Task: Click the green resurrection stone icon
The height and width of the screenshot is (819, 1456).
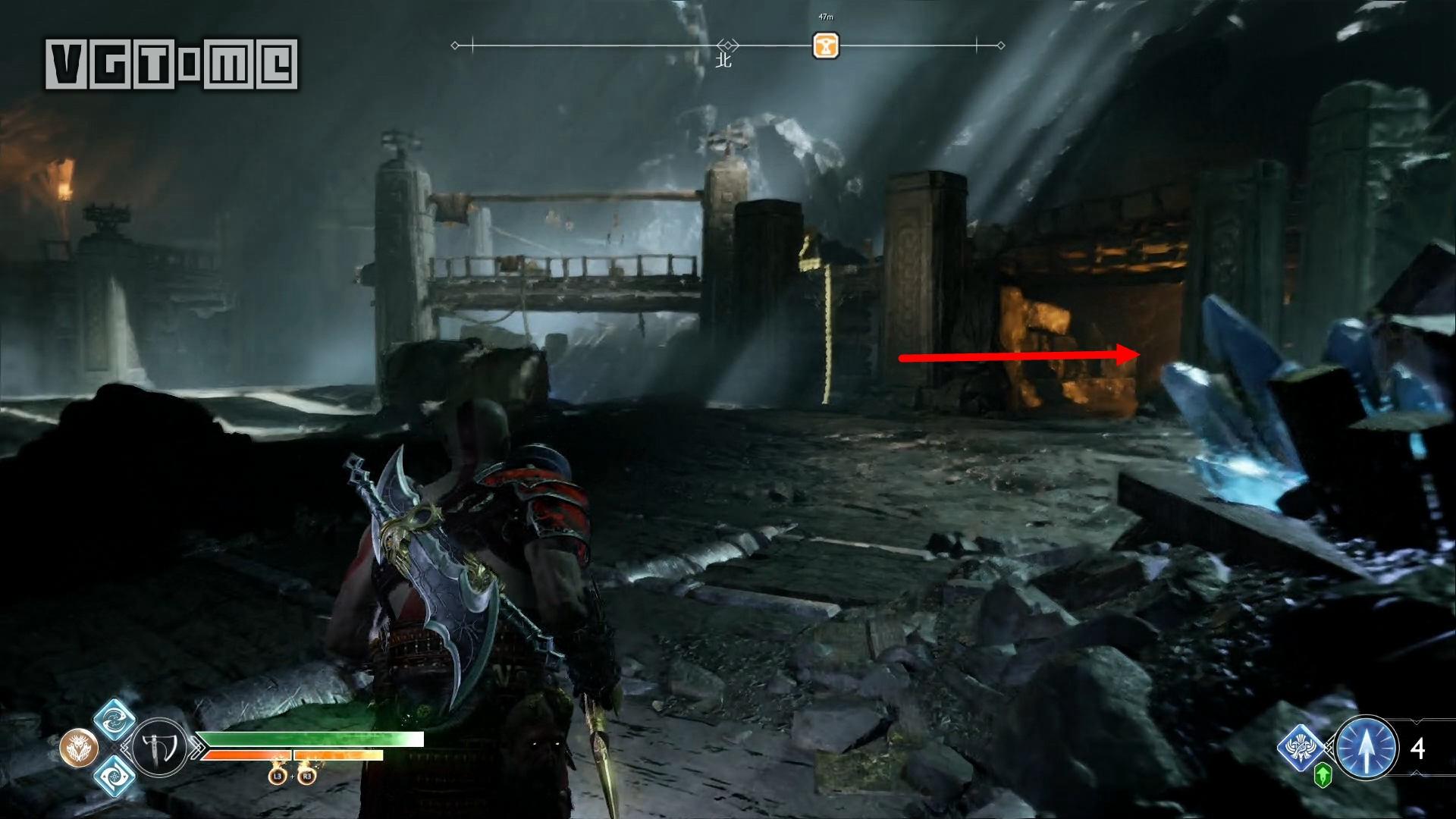Action: pyautogui.click(x=1323, y=775)
